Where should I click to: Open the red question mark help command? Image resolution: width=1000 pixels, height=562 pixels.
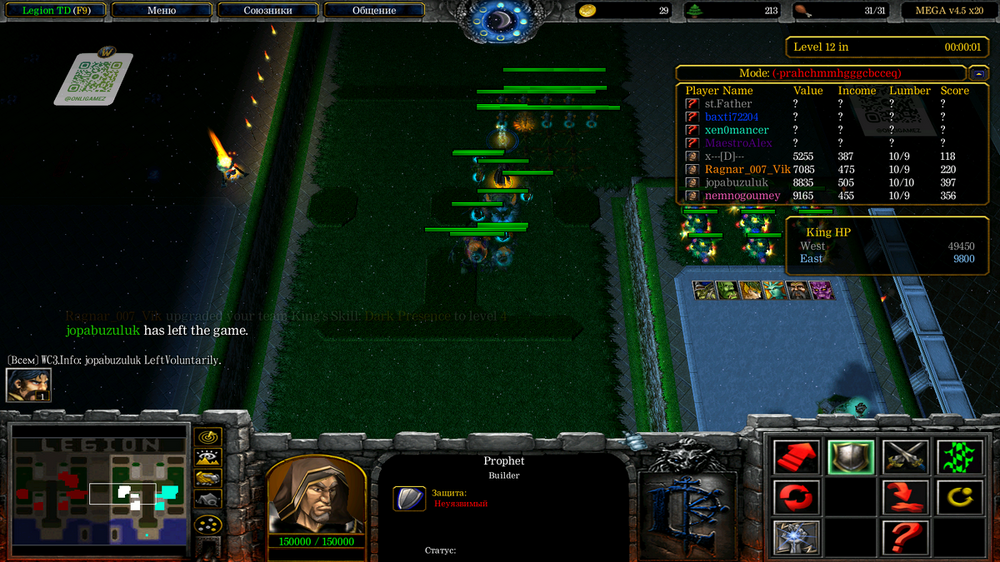(905, 537)
